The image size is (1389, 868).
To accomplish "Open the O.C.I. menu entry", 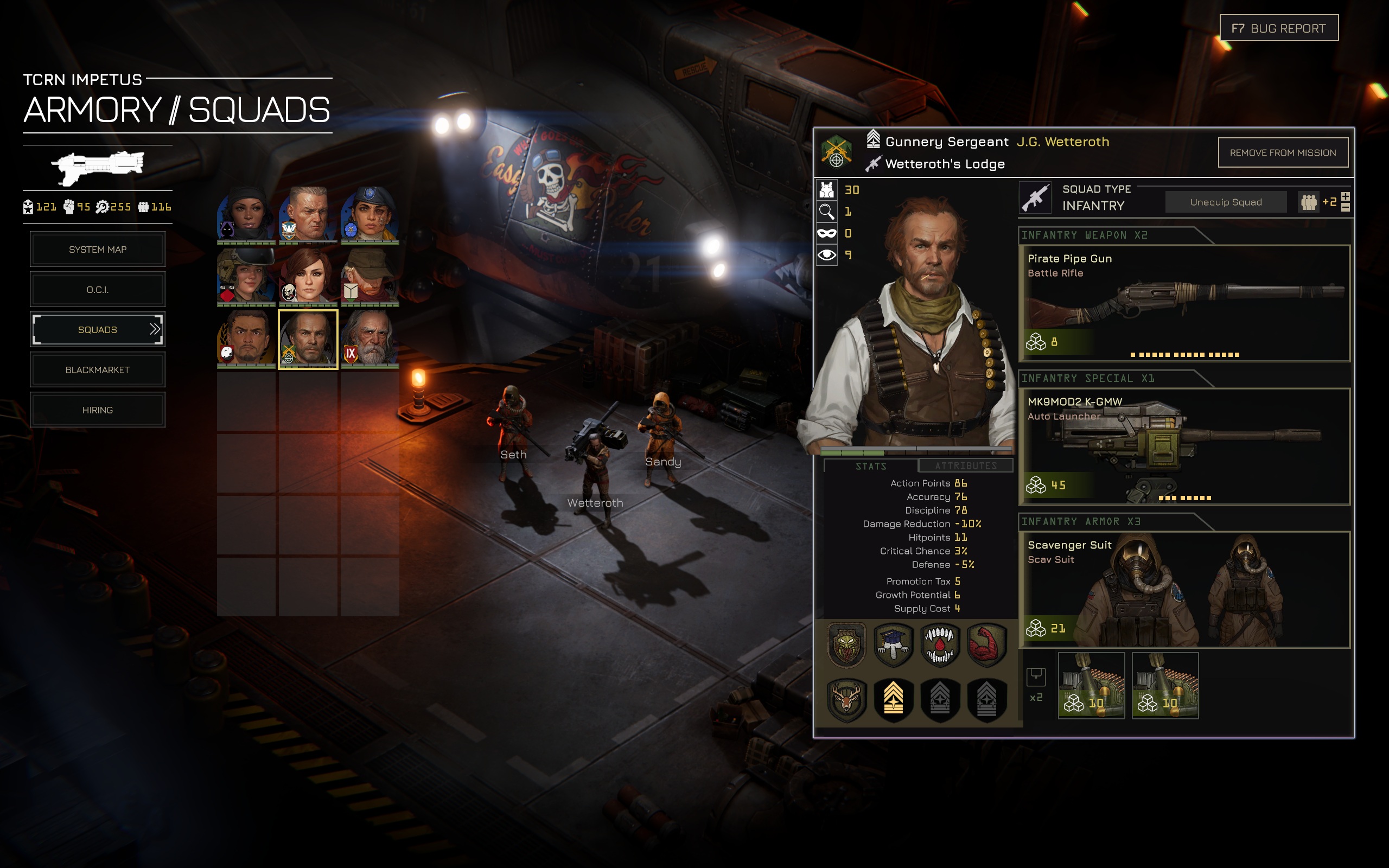I will point(98,289).
